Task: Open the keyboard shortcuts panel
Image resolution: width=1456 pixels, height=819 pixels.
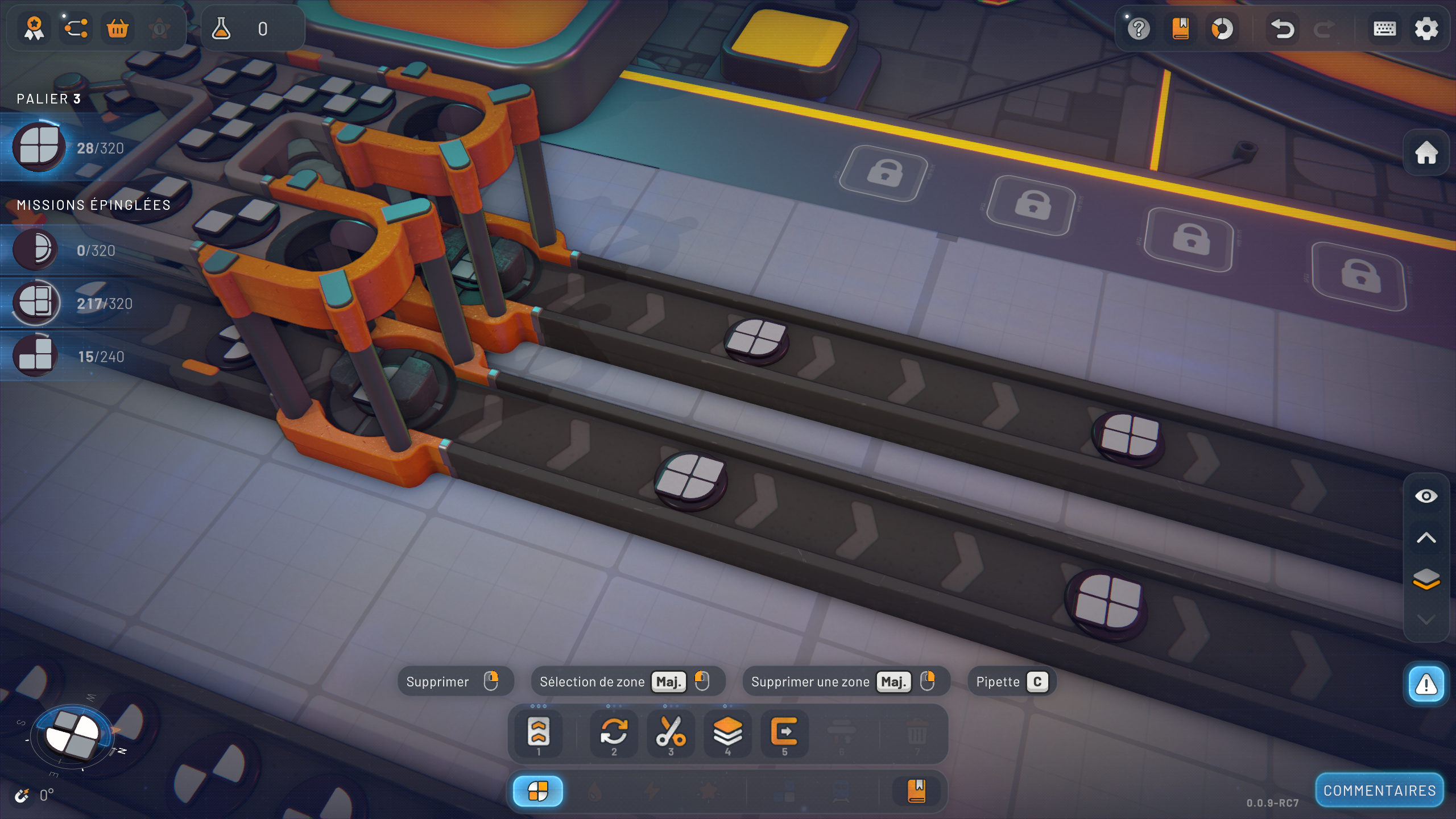Action: pos(1384,29)
